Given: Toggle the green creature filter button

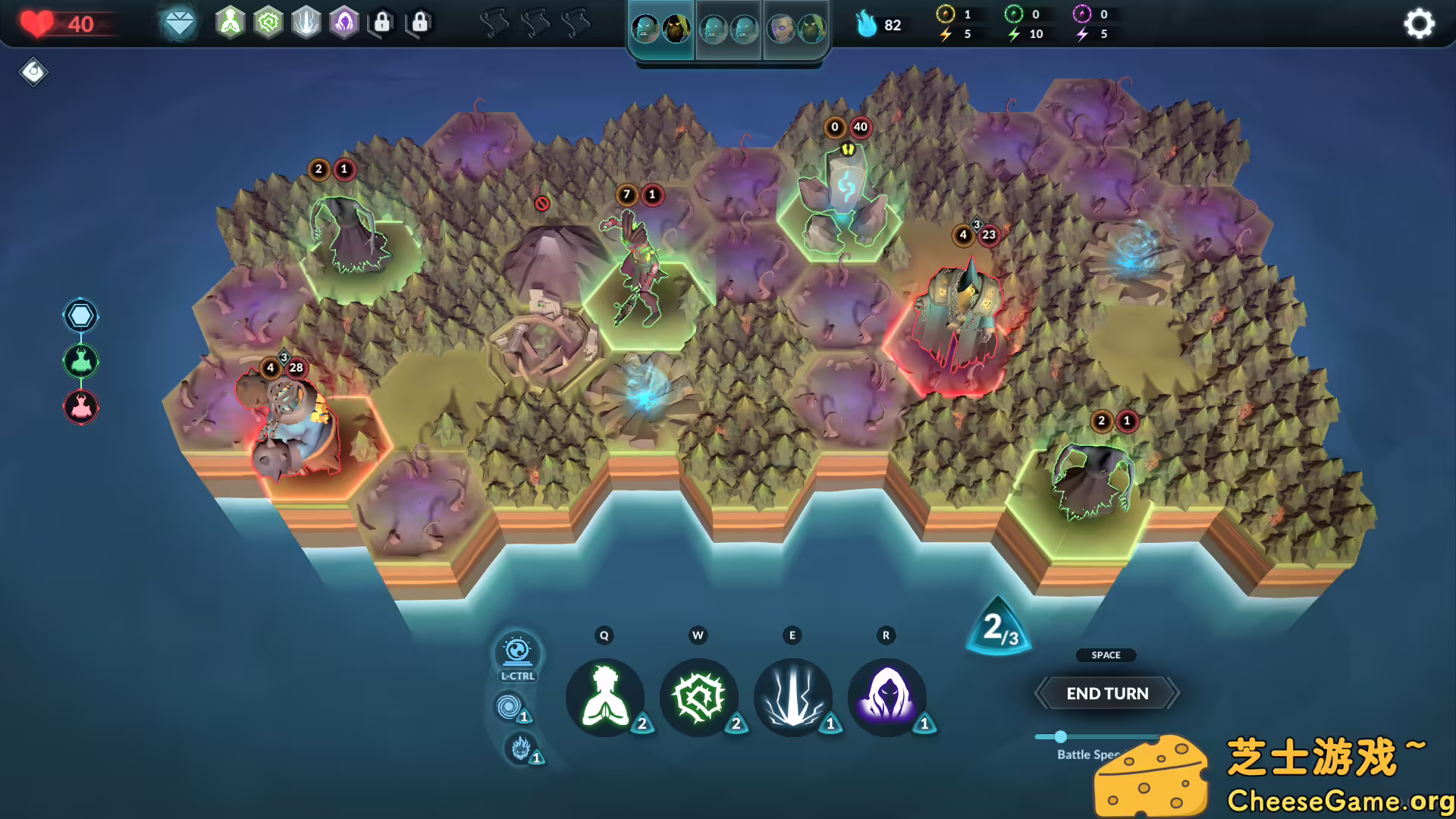Looking at the screenshot, I should tap(80, 361).
